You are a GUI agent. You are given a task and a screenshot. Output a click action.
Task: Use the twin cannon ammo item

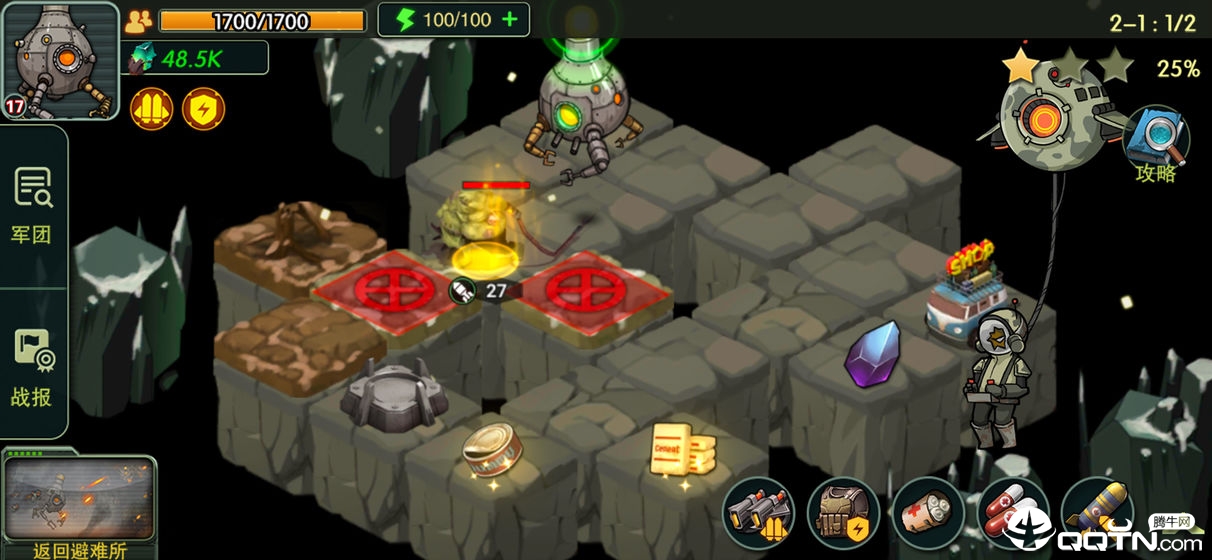[759, 513]
